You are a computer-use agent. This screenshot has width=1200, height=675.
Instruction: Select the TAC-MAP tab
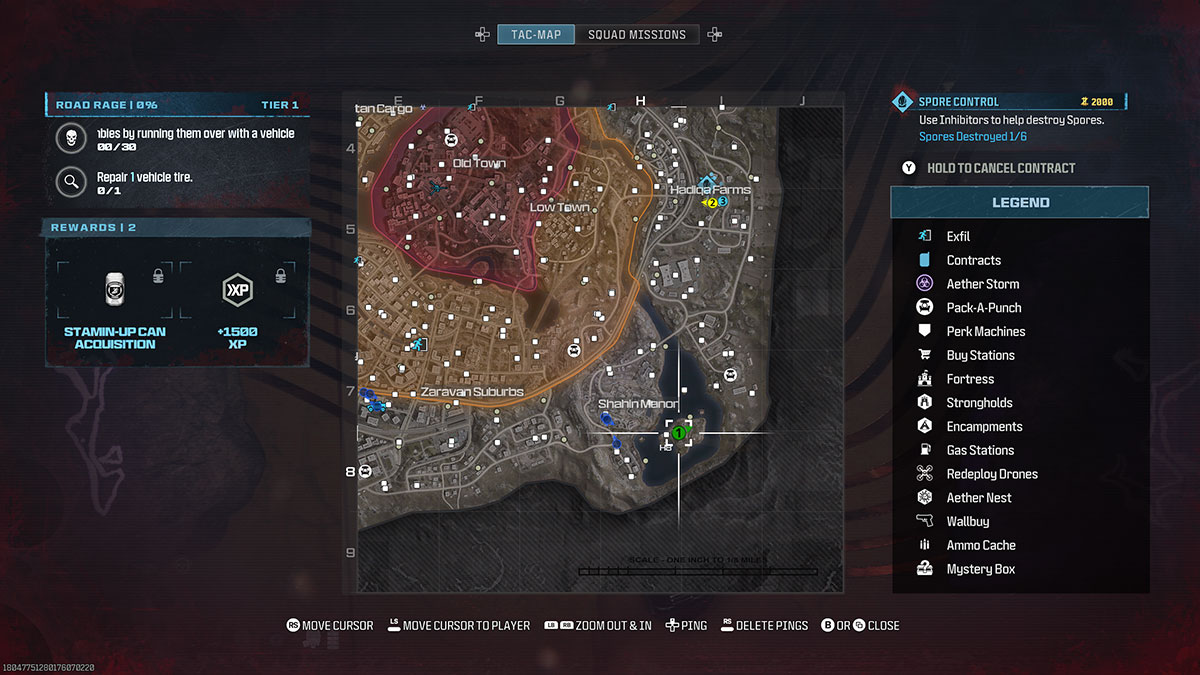(x=537, y=35)
